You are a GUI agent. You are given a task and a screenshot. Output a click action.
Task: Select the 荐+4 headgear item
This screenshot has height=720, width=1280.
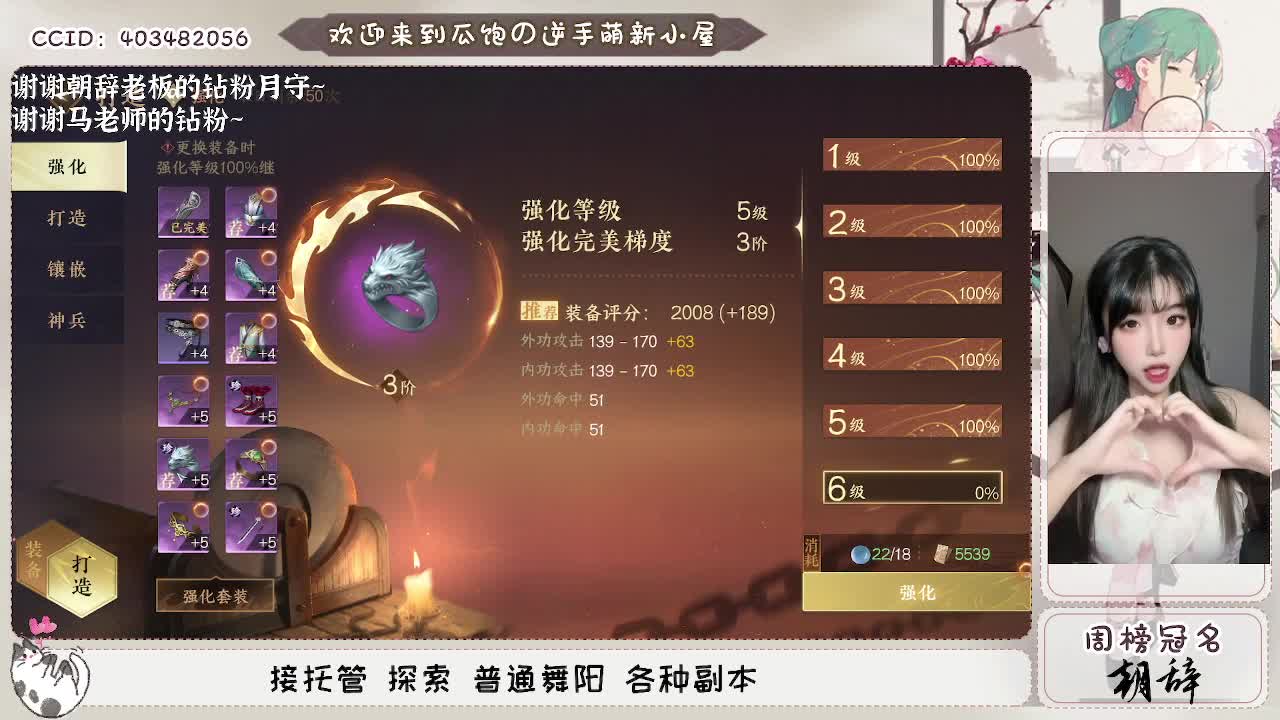(x=252, y=212)
